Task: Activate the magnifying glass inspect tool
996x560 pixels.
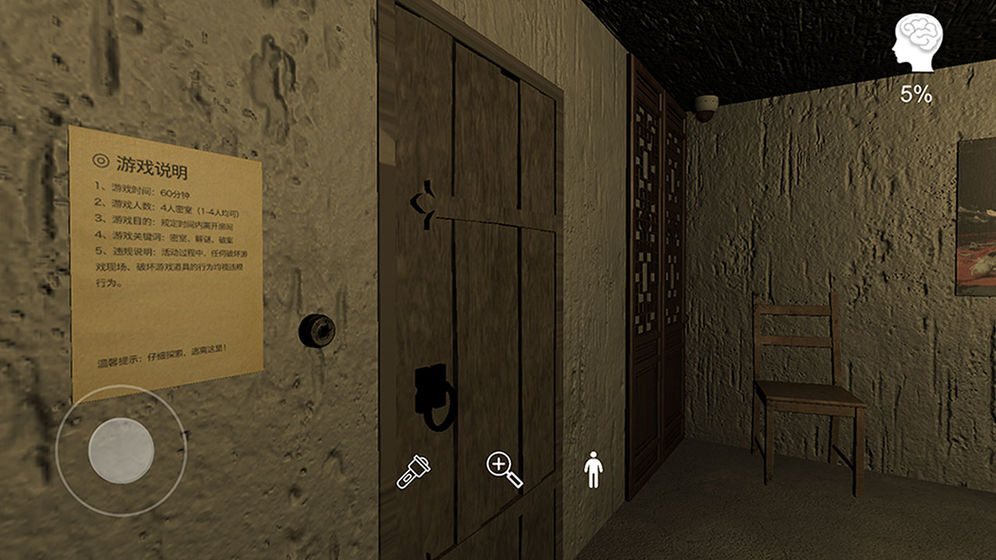Action: (x=504, y=469)
